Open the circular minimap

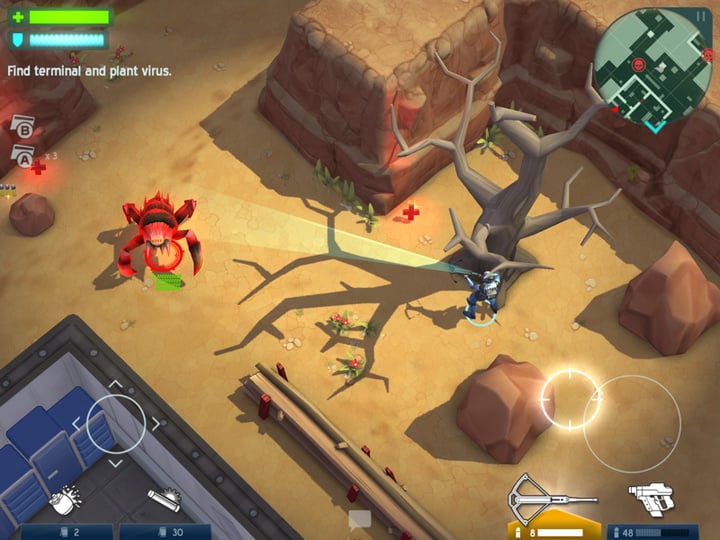[x=653, y=68]
